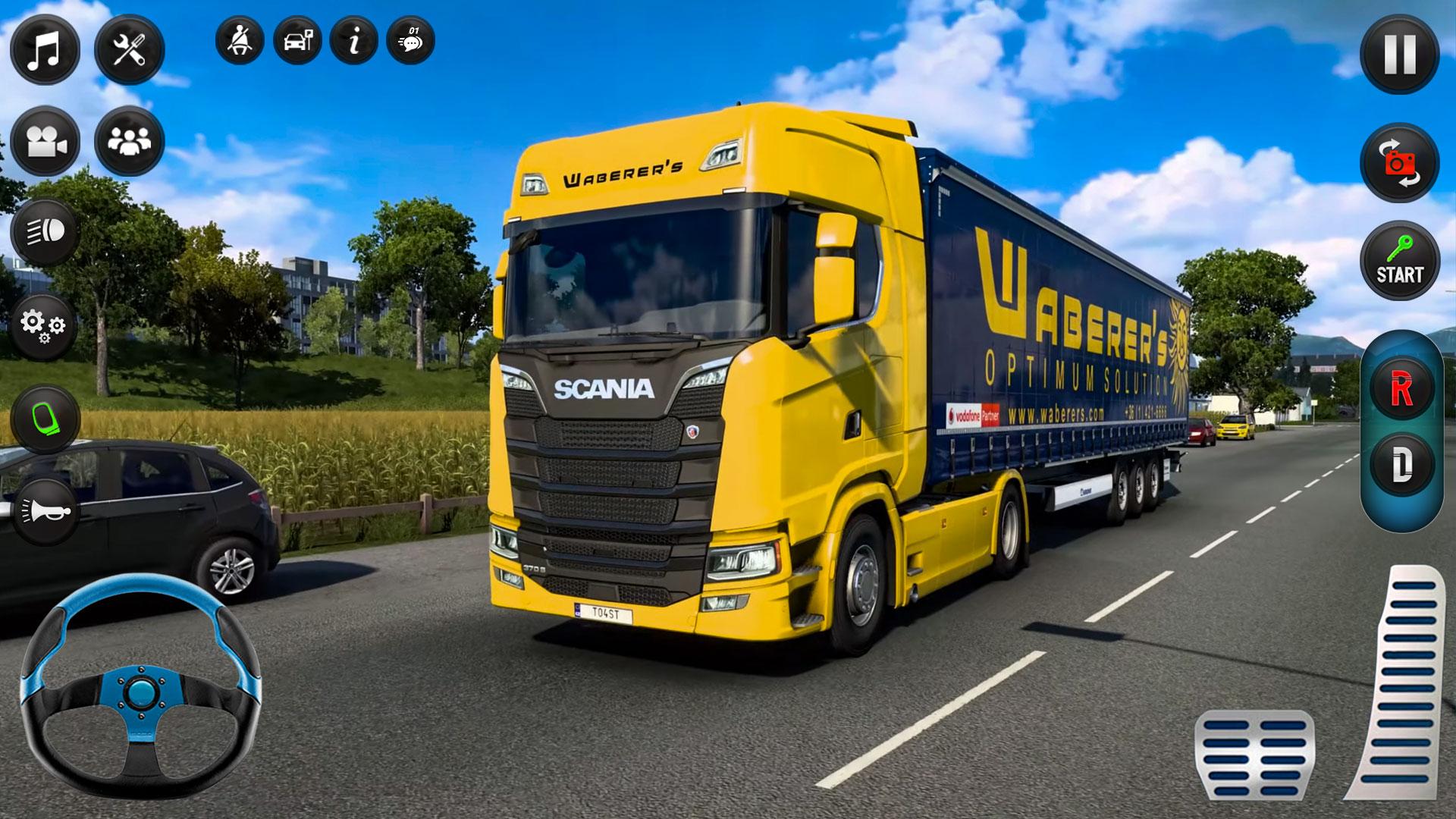Click the blue steering wheel
The width and height of the screenshot is (1456, 819).
[140, 686]
